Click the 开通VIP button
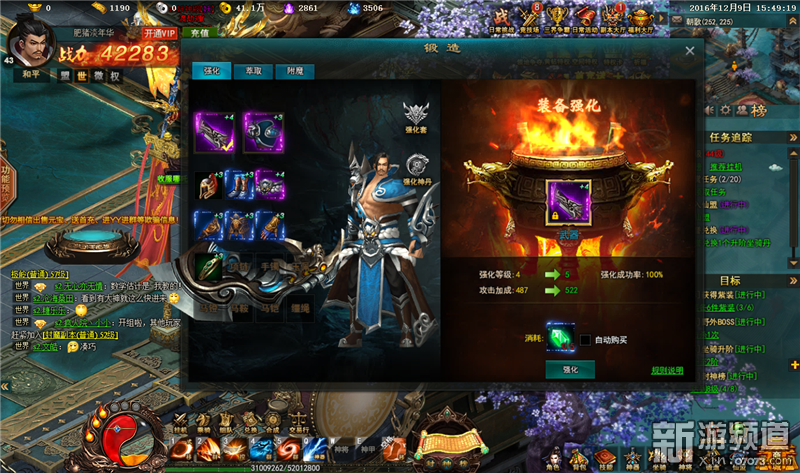800x473 pixels. coord(158,33)
